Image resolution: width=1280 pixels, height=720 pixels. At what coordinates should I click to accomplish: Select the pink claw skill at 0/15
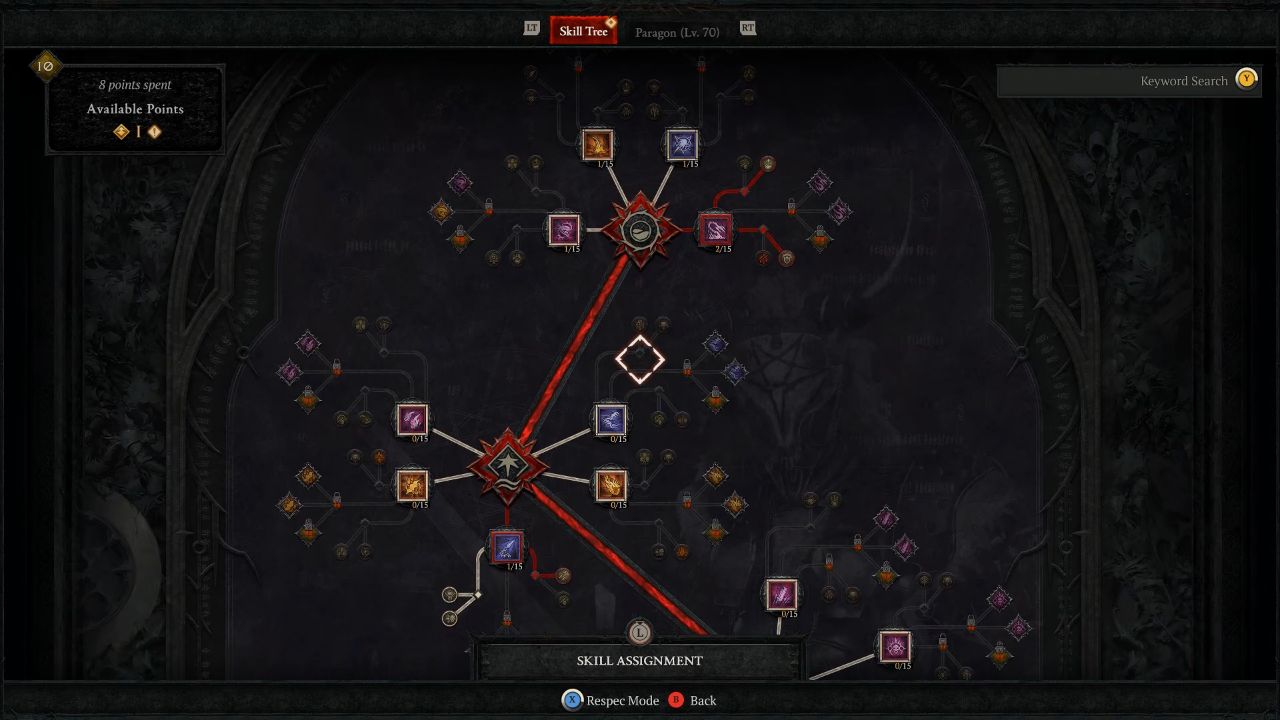[411, 419]
